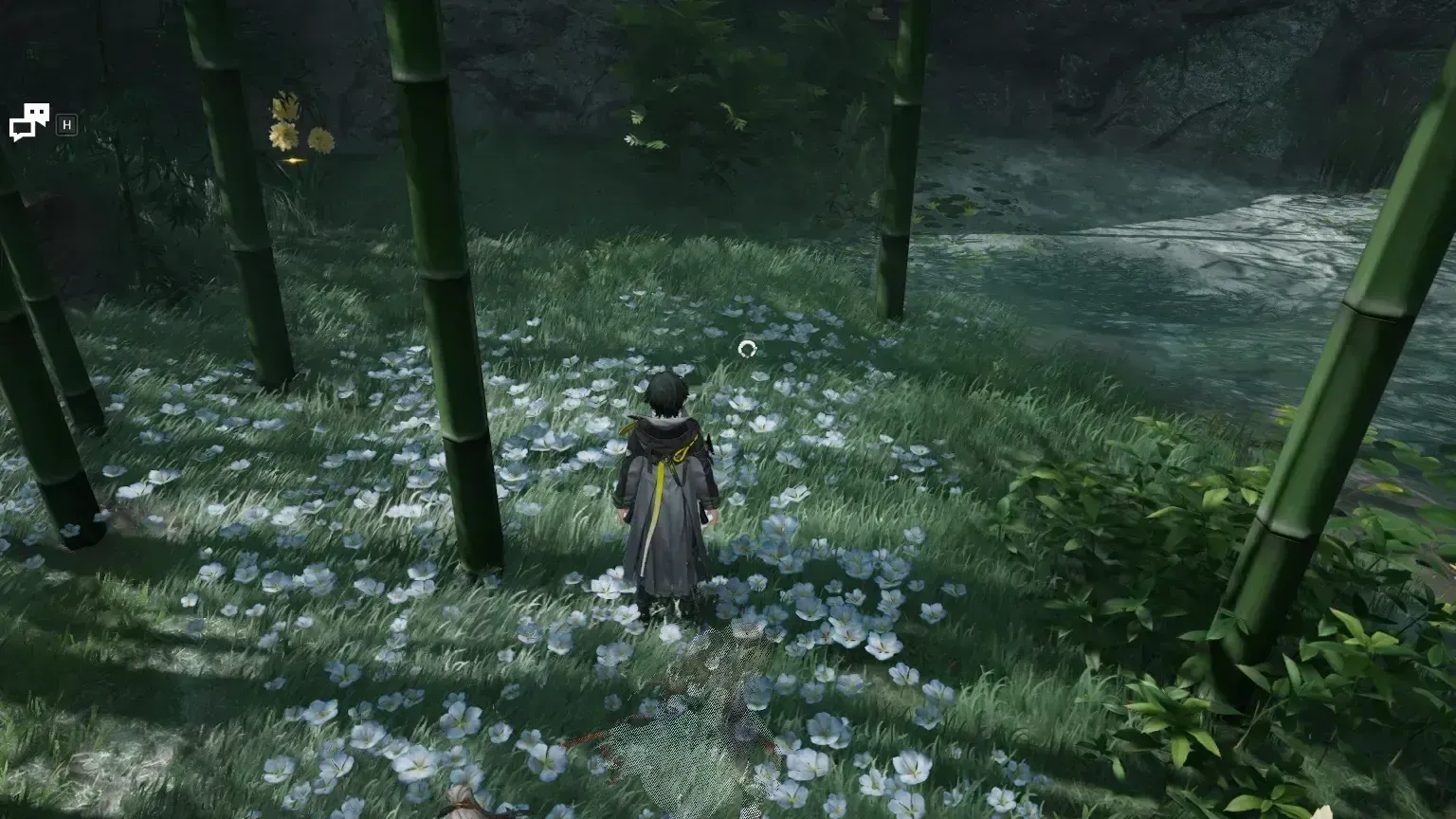Image resolution: width=1456 pixels, height=819 pixels.
Task: Toggle the keybind hint display
Action: pyautogui.click(x=65, y=125)
